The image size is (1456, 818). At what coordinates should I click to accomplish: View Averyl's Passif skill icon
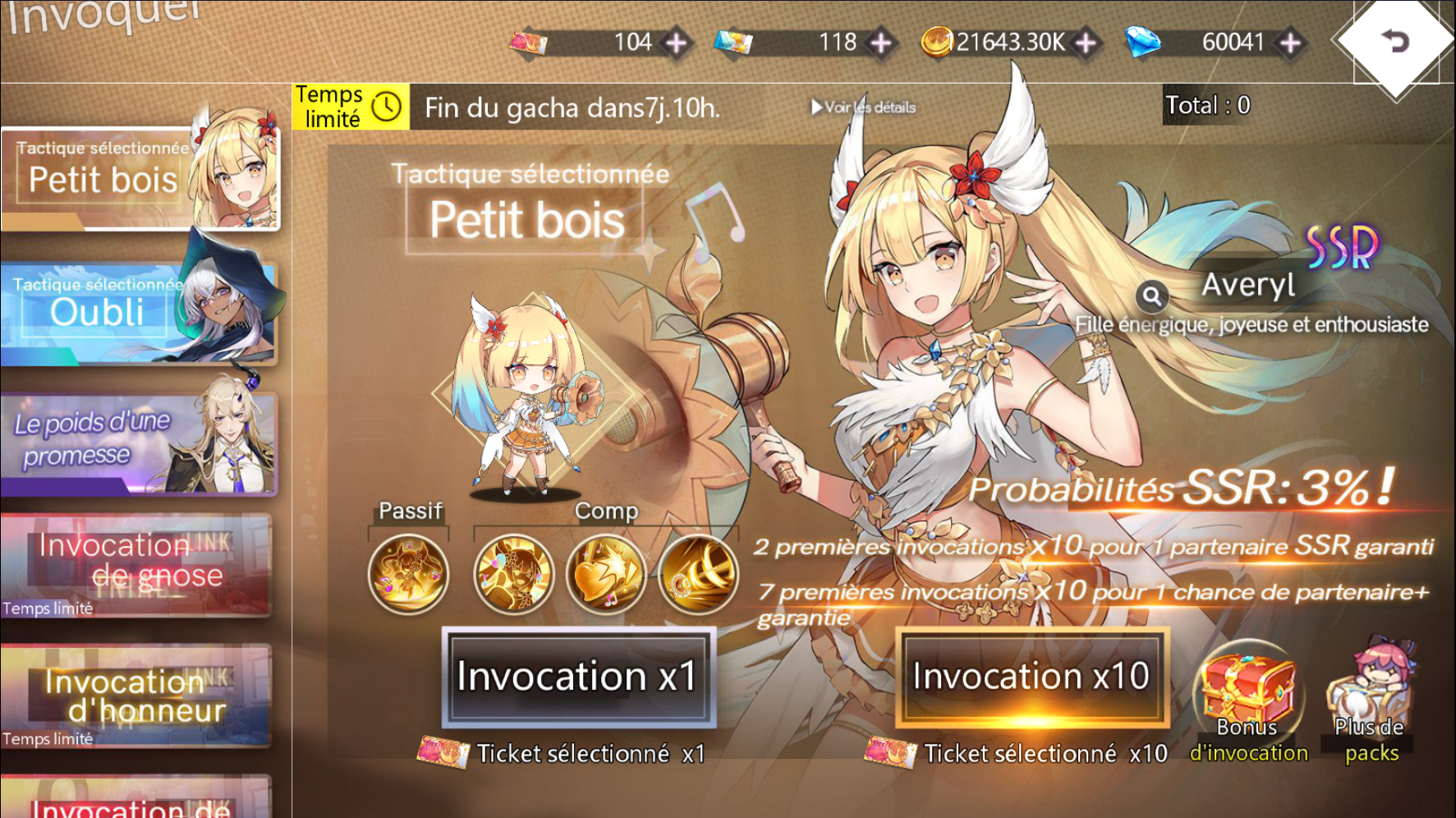click(408, 574)
